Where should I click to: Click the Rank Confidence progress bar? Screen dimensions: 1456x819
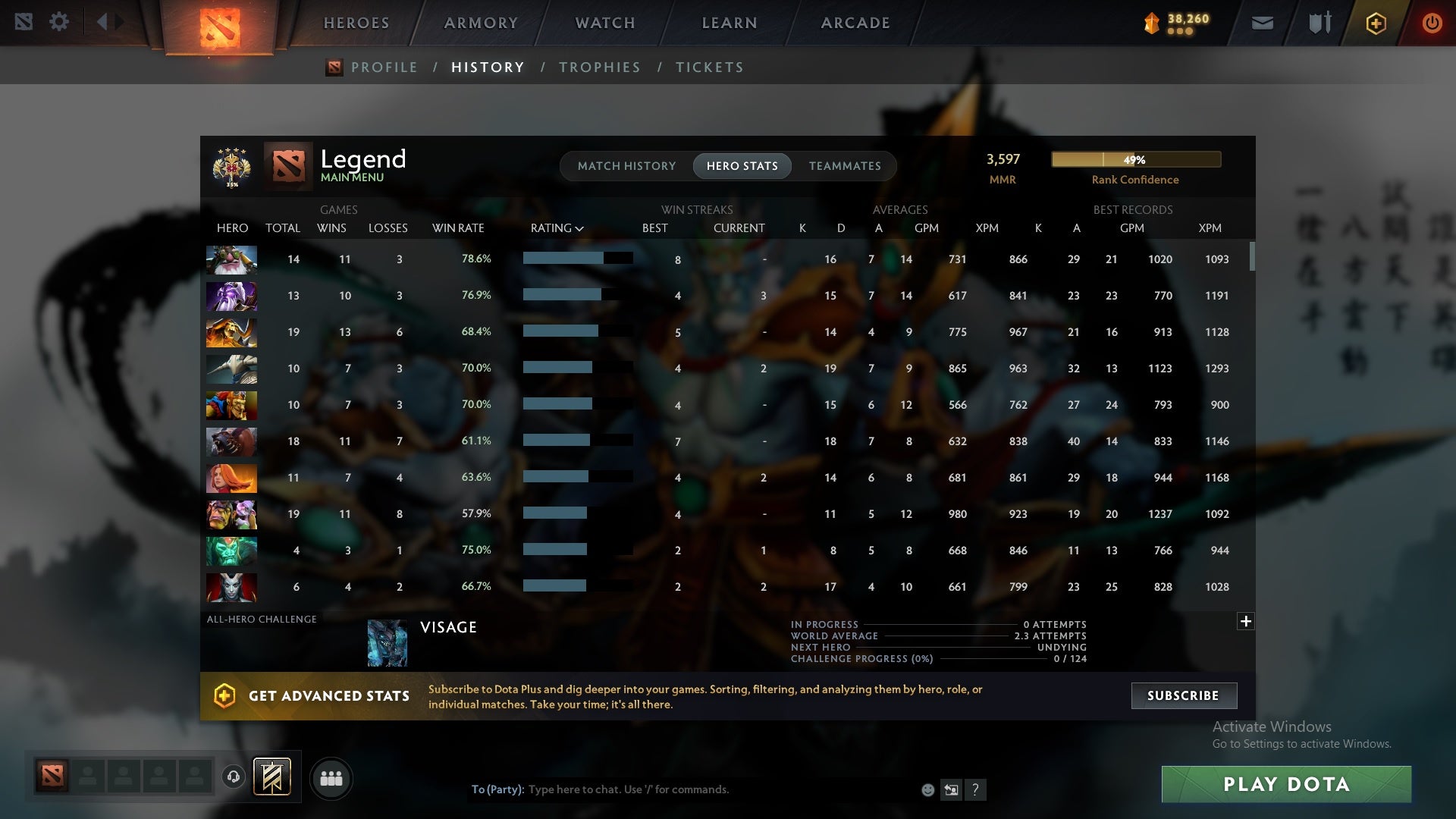point(1135,159)
